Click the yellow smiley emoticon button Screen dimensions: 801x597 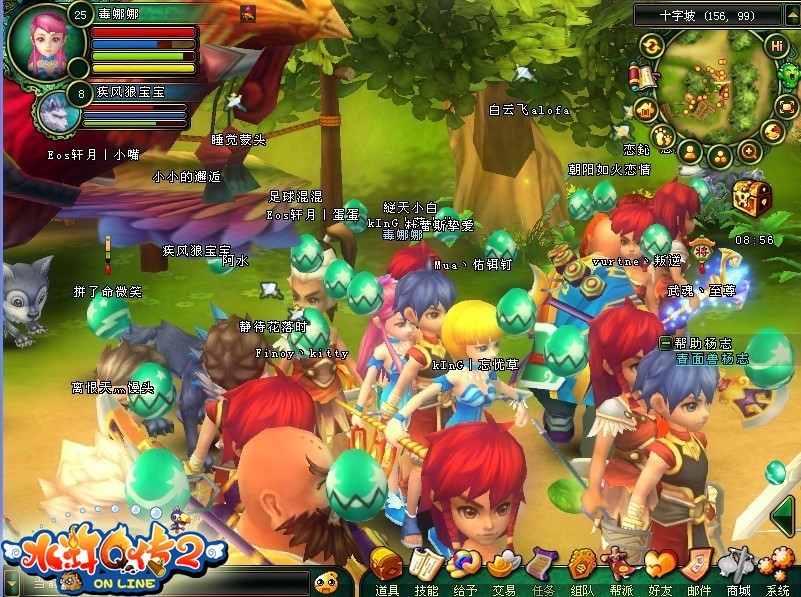(x=325, y=580)
